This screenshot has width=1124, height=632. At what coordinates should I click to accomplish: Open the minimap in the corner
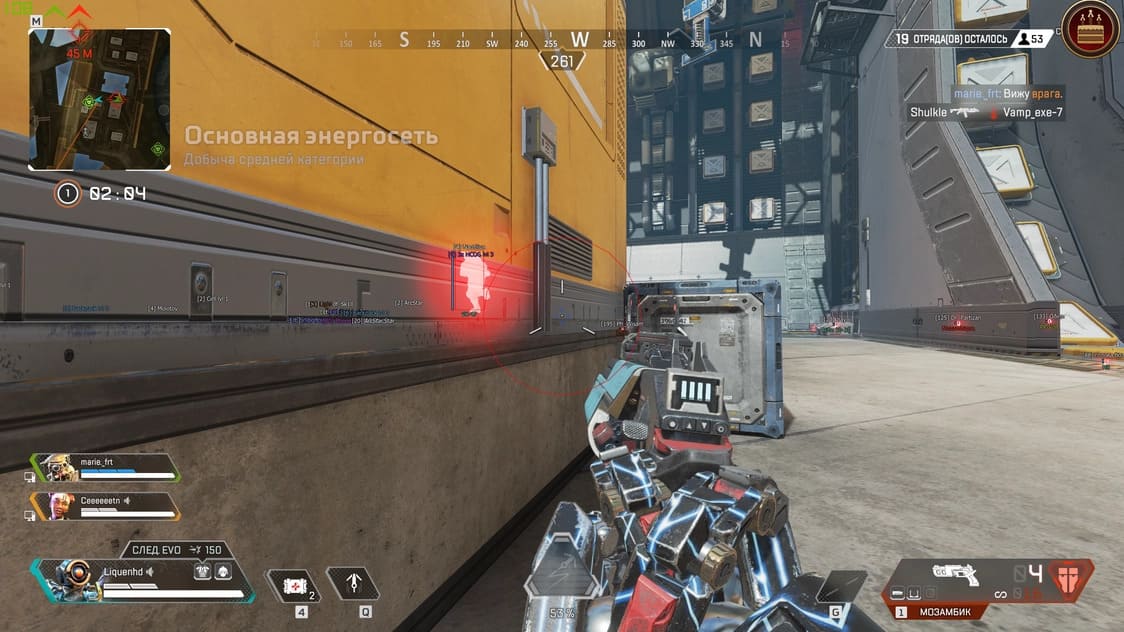(x=99, y=98)
